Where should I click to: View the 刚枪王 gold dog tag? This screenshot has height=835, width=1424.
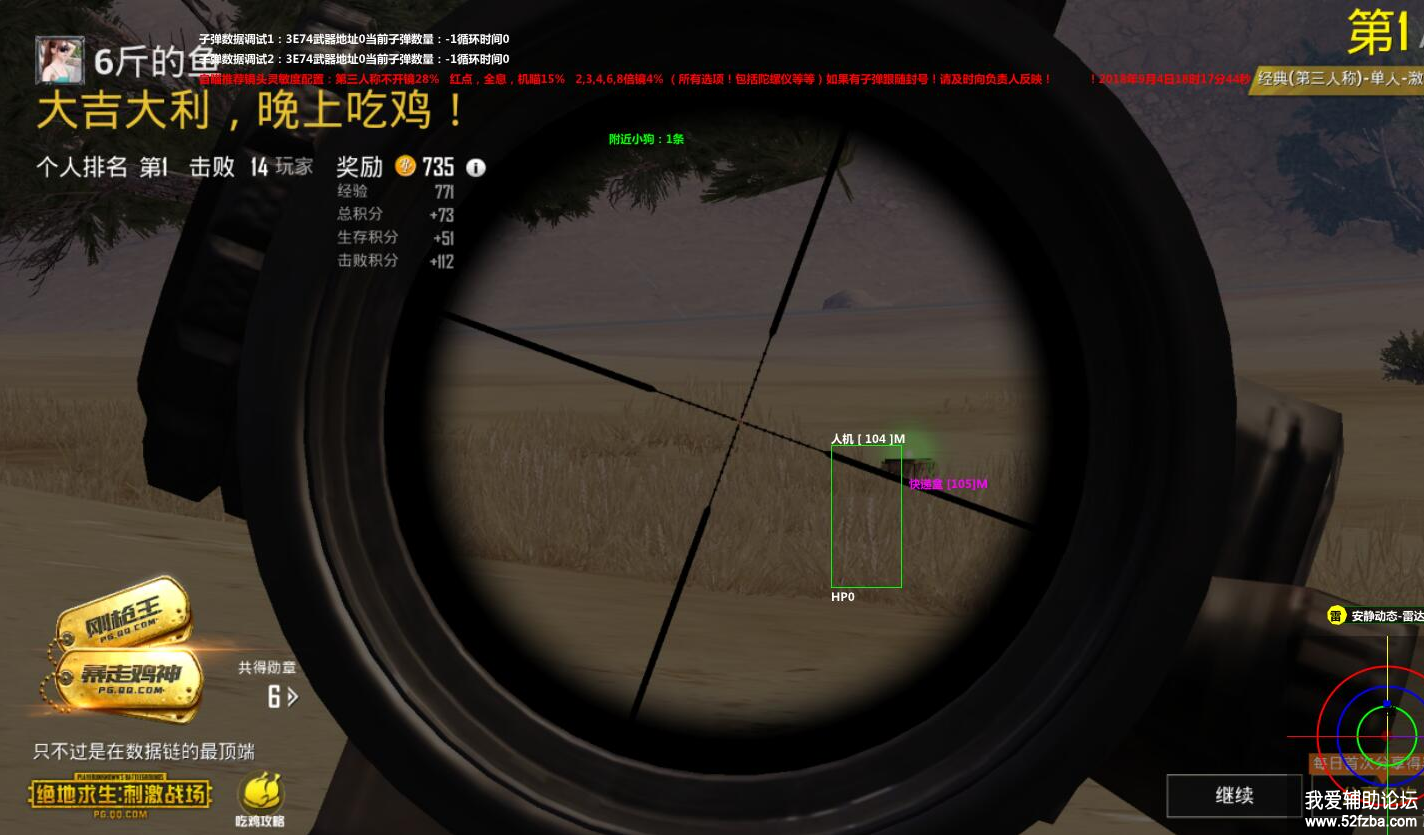(125, 615)
